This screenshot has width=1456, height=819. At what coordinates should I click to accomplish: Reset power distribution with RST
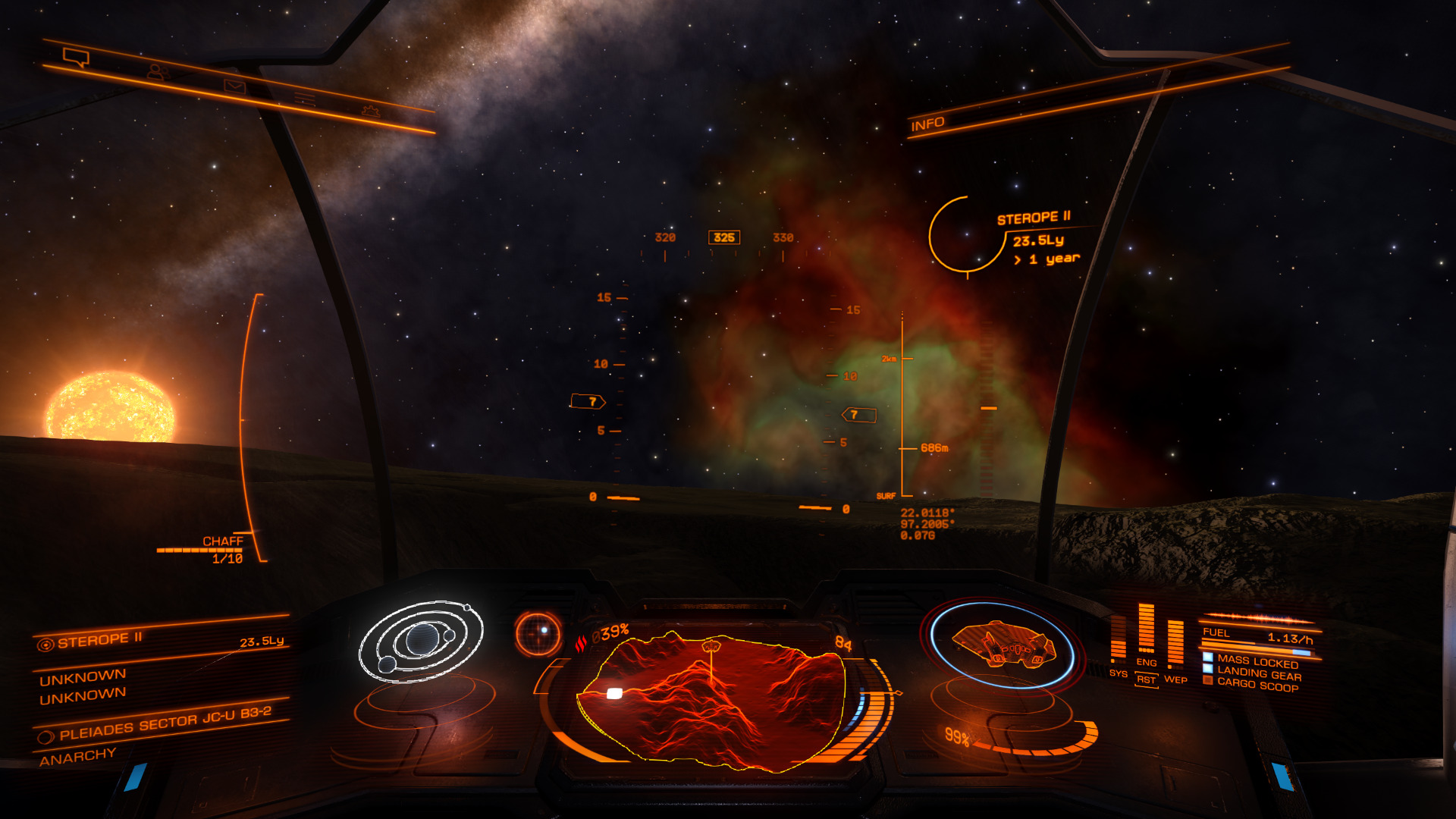click(x=1146, y=680)
